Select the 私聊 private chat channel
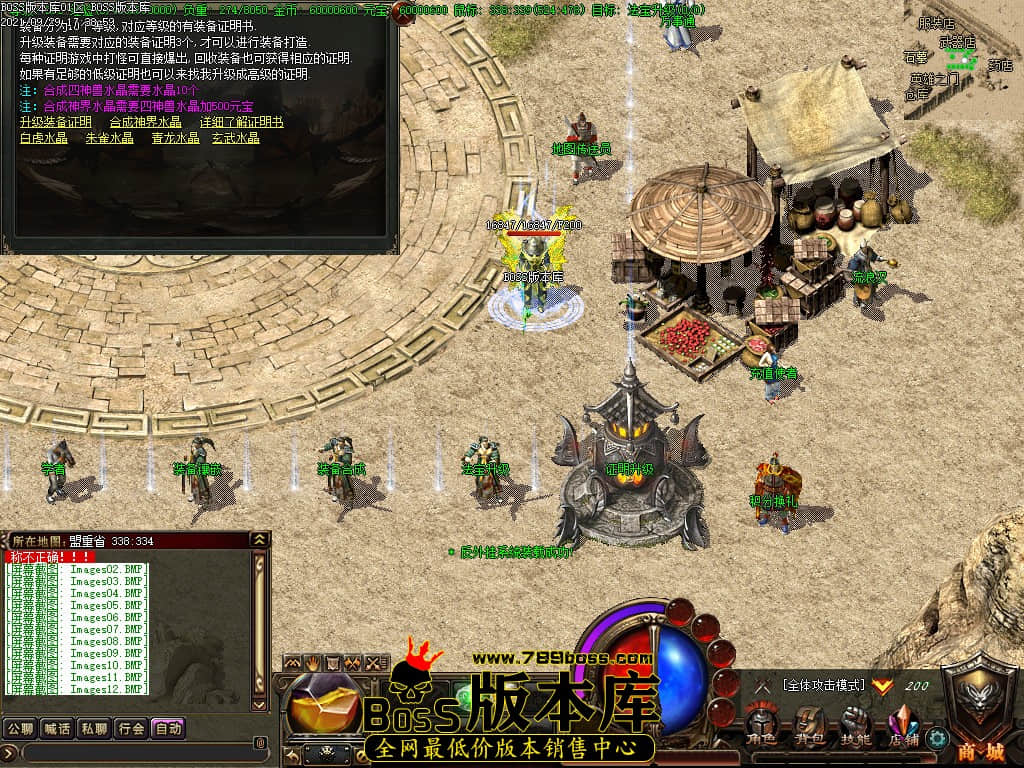 pos(94,728)
